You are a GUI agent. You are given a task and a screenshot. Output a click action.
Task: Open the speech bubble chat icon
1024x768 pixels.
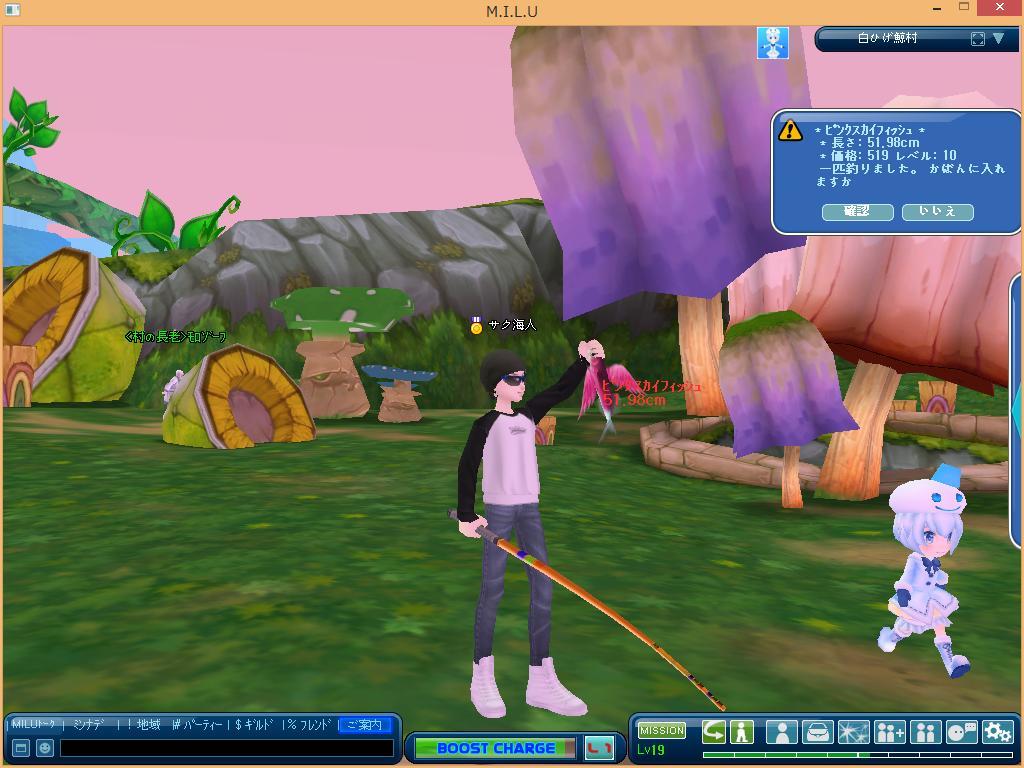[x=961, y=732]
